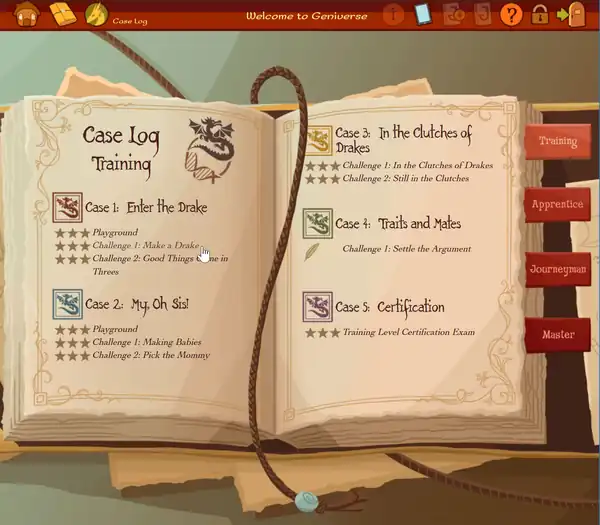Image resolution: width=600 pixels, height=525 pixels.
Task: Switch to the Master tab
Action: [x=557, y=334]
